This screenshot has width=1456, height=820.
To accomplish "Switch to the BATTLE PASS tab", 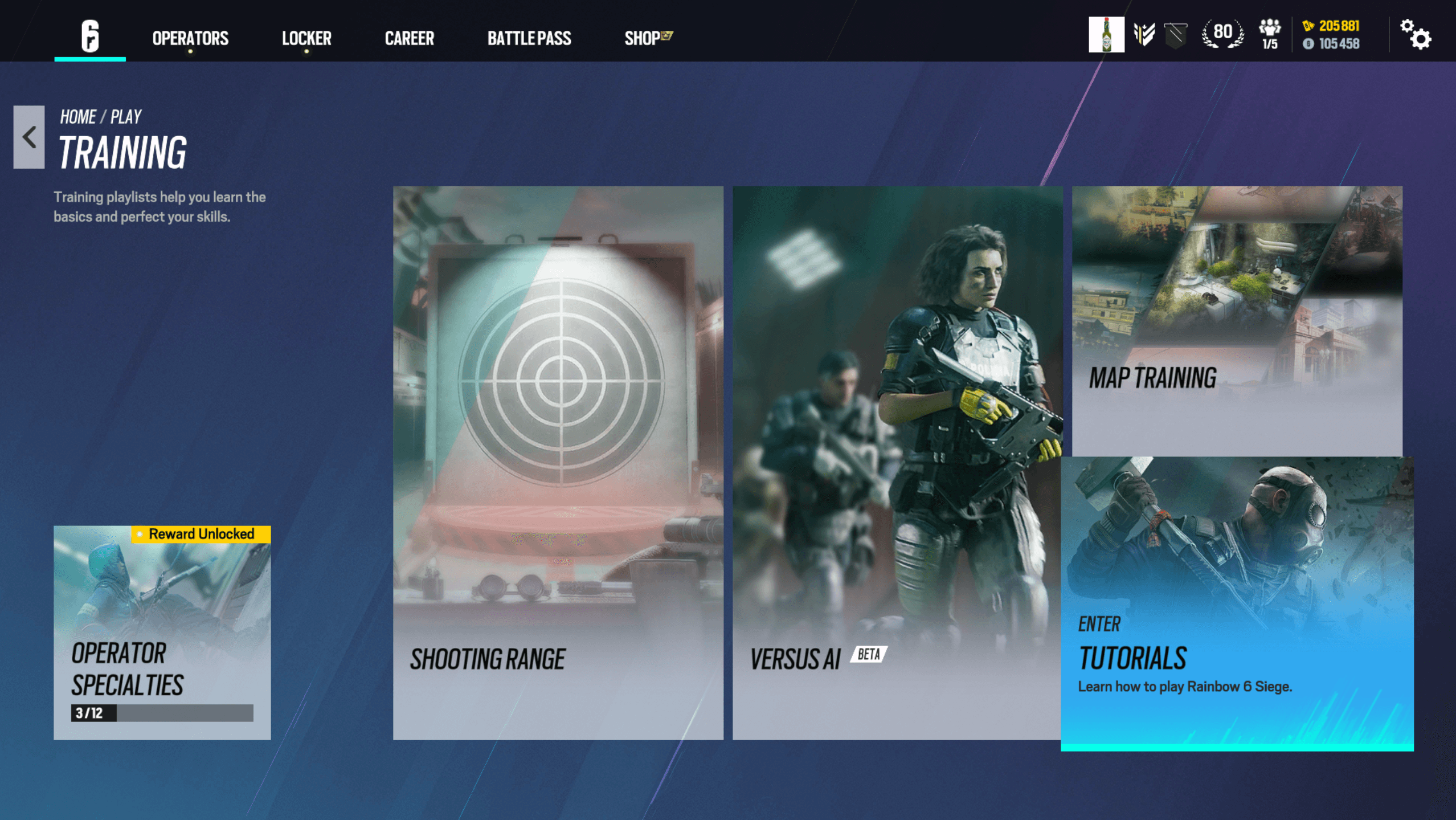I will point(529,38).
